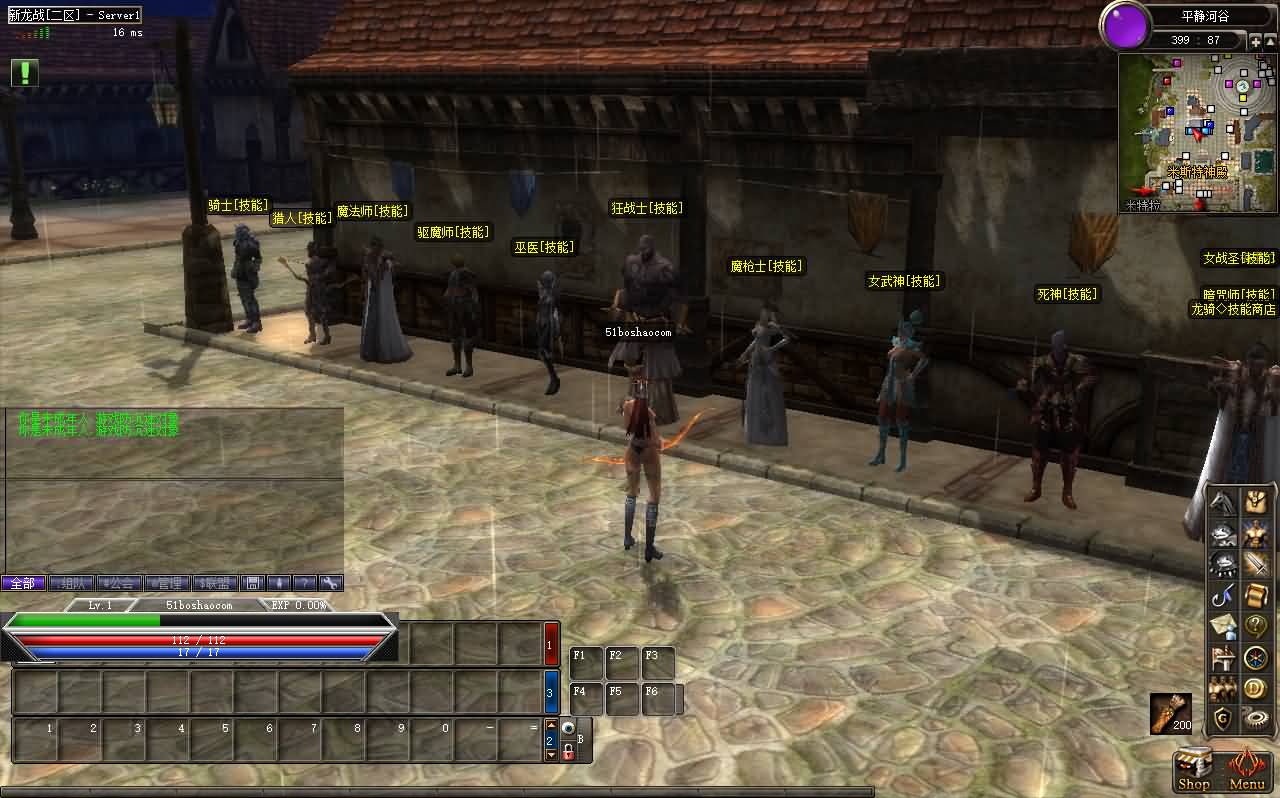Open the horse mount icon
1280x798 pixels.
click(1223, 504)
